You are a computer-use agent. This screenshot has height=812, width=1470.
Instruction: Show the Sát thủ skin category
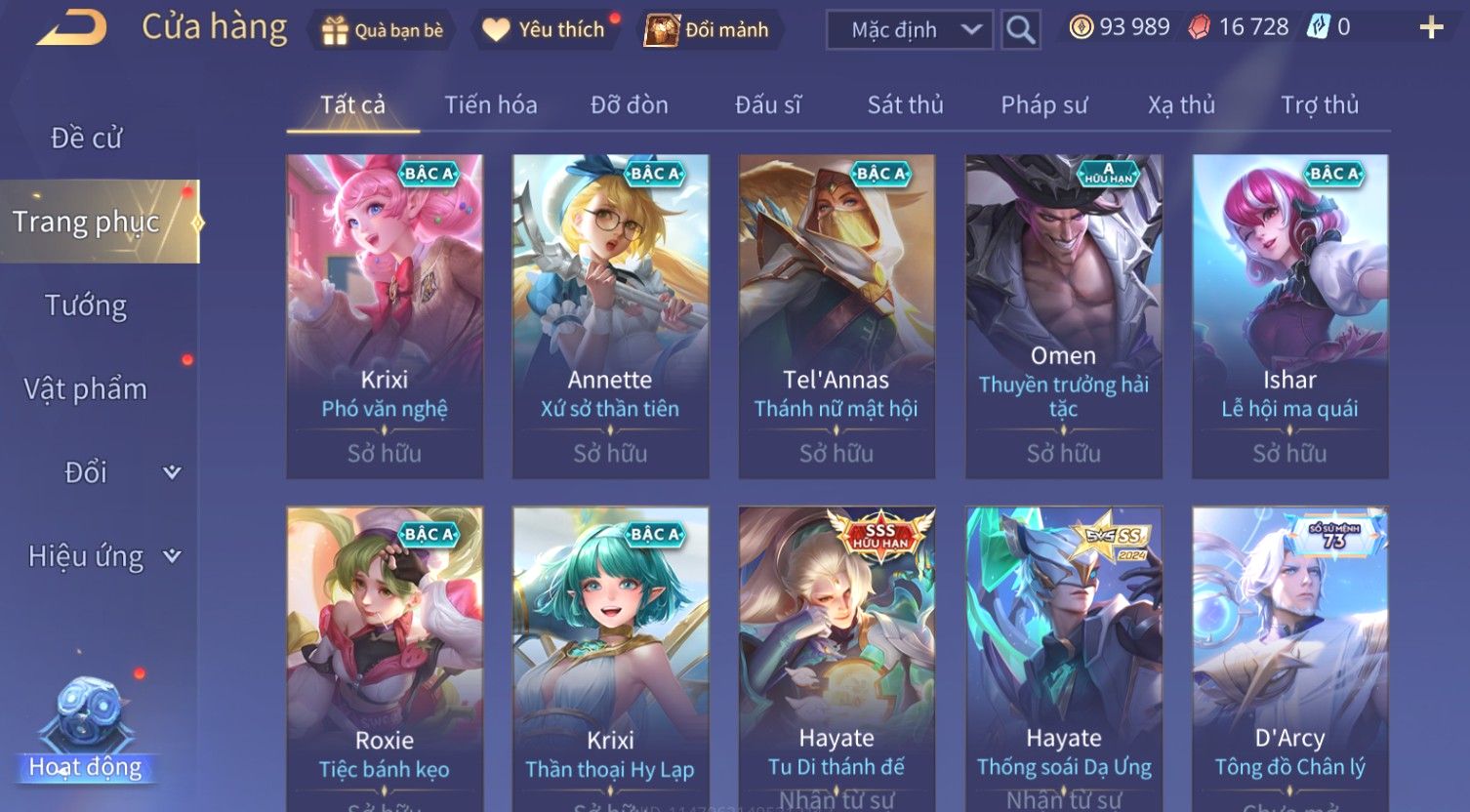pyautogui.click(x=905, y=105)
